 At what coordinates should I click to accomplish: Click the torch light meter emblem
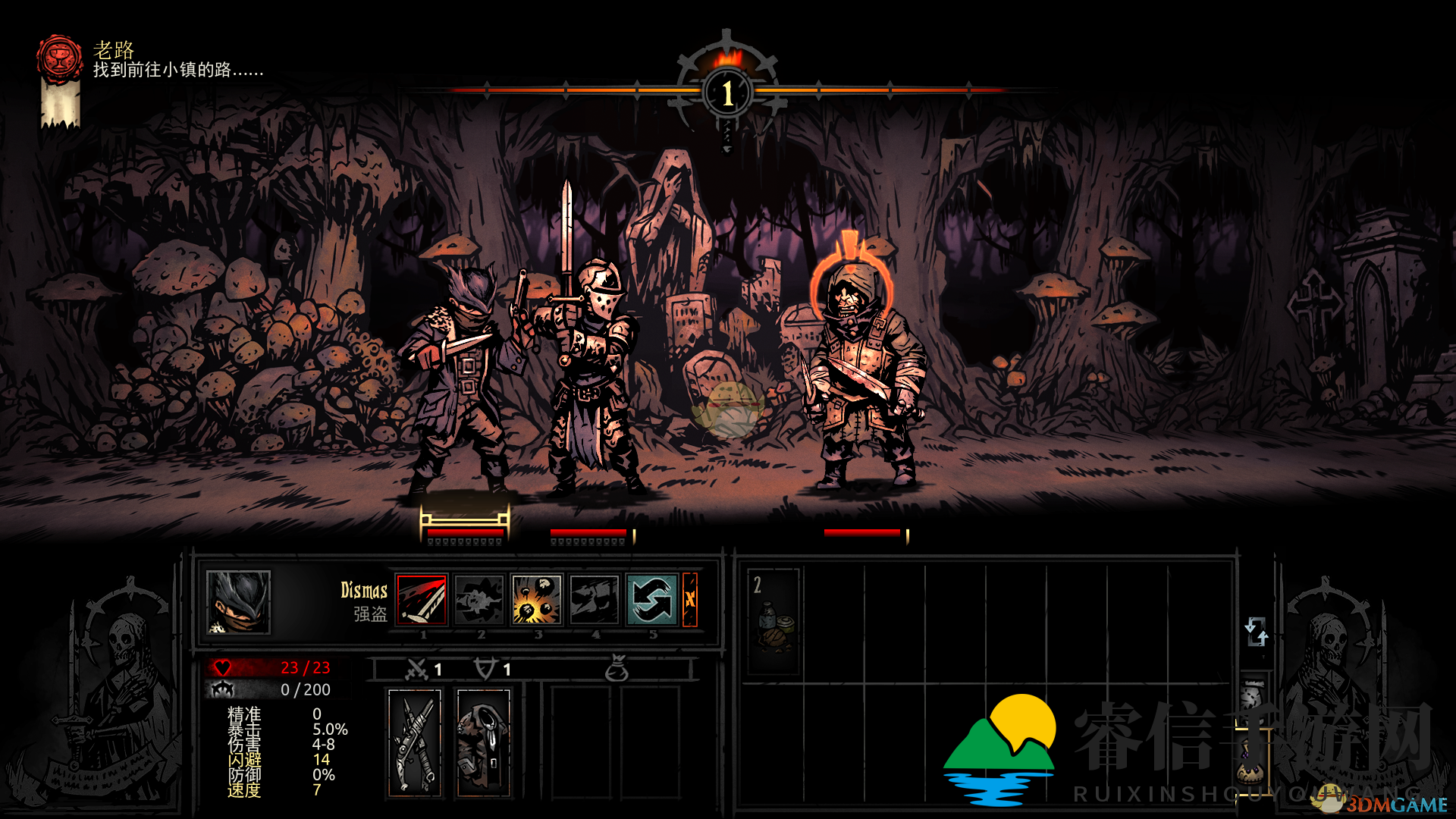tap(727, 92)
